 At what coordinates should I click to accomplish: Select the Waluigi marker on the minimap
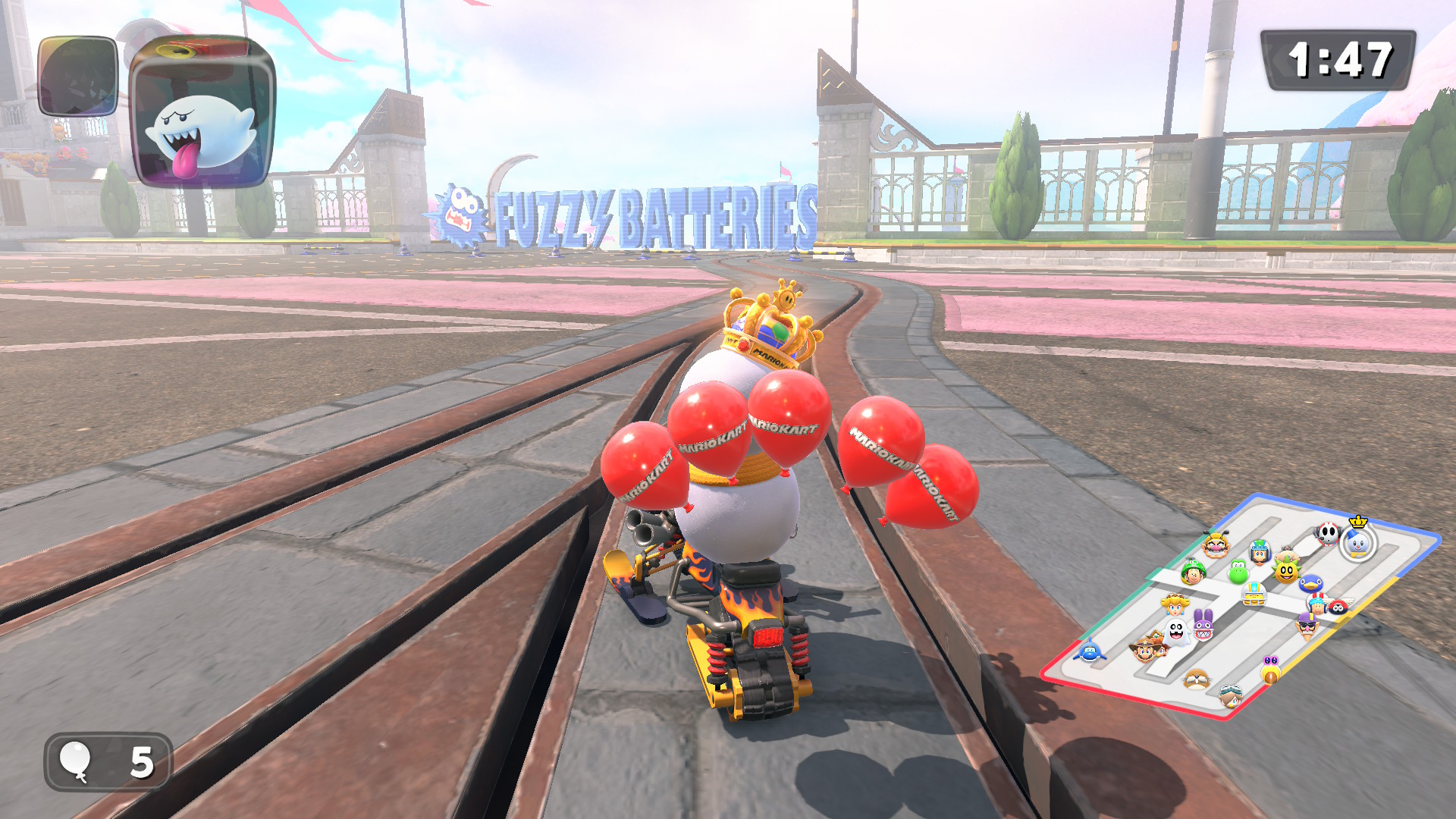[x=1307, y=626]
